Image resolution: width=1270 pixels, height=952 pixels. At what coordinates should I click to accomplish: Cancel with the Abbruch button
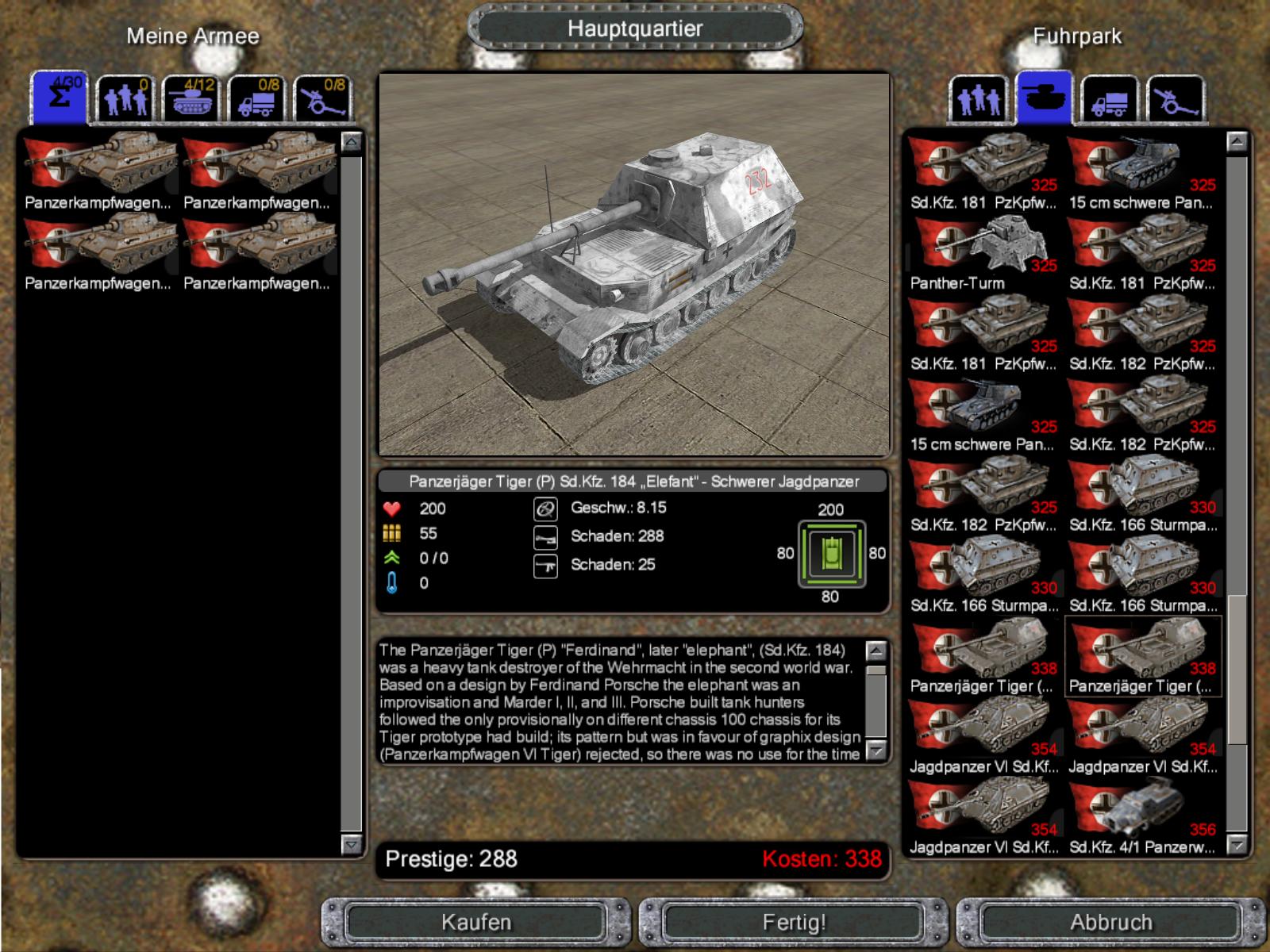[1110, 922]
